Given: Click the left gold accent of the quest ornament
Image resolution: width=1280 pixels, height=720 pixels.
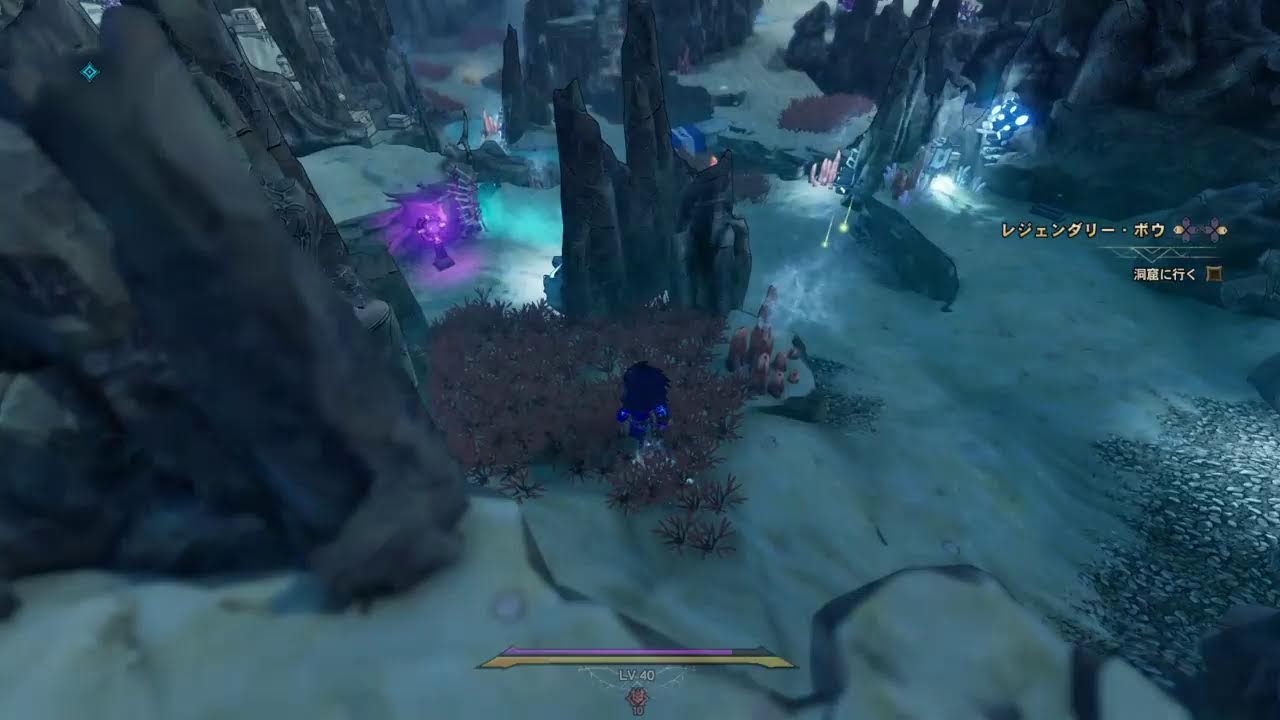Looking at the screenshot, I should (x=1179, y=229).
